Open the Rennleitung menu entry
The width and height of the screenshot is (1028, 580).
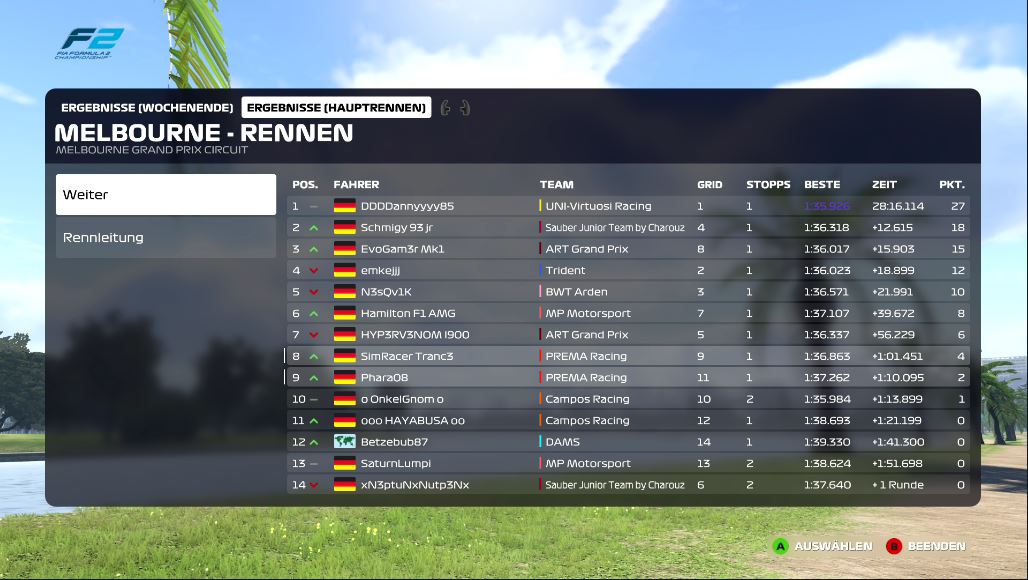165,238
